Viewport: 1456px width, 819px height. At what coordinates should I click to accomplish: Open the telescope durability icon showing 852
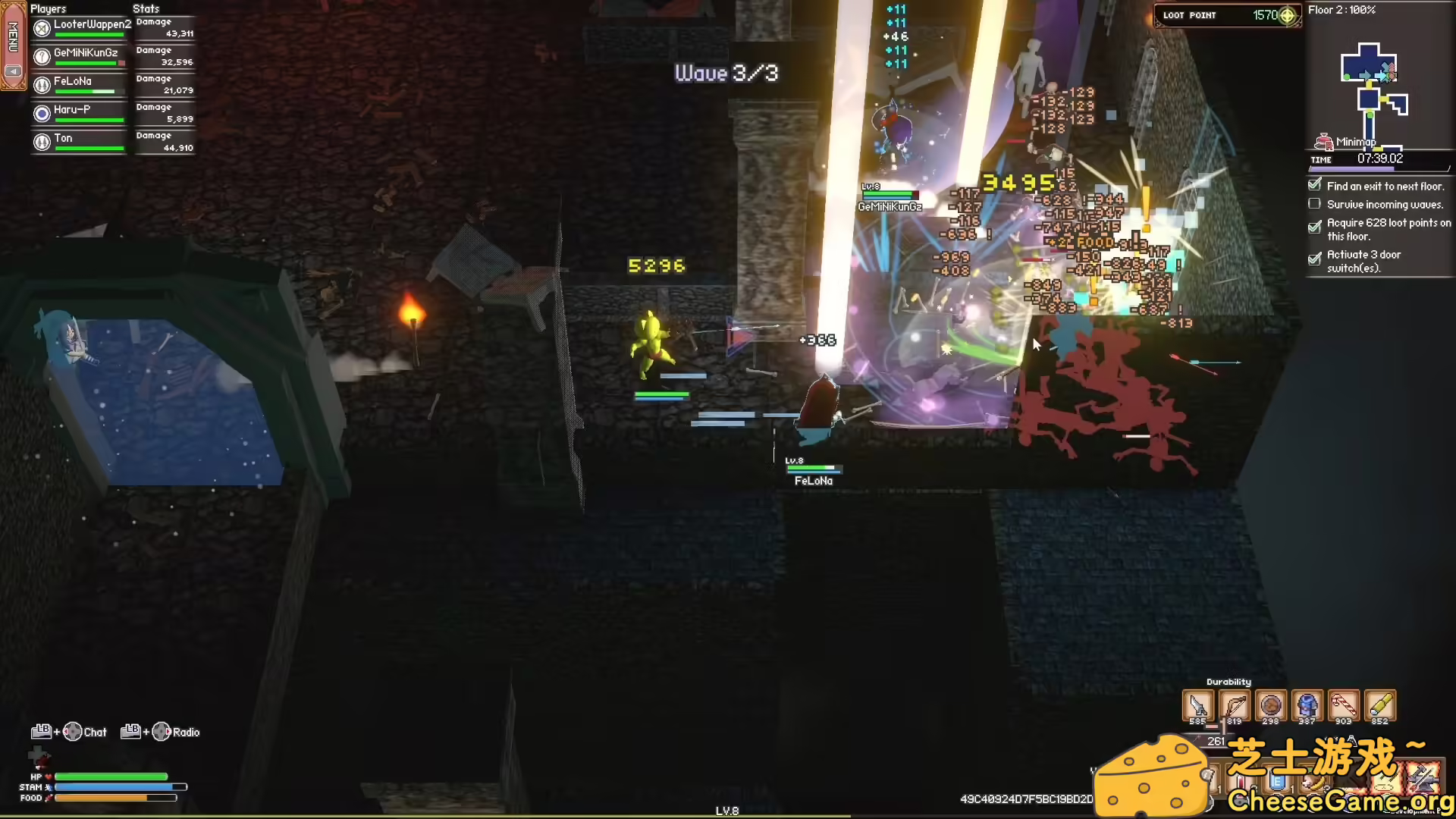tap(1380, 704)
